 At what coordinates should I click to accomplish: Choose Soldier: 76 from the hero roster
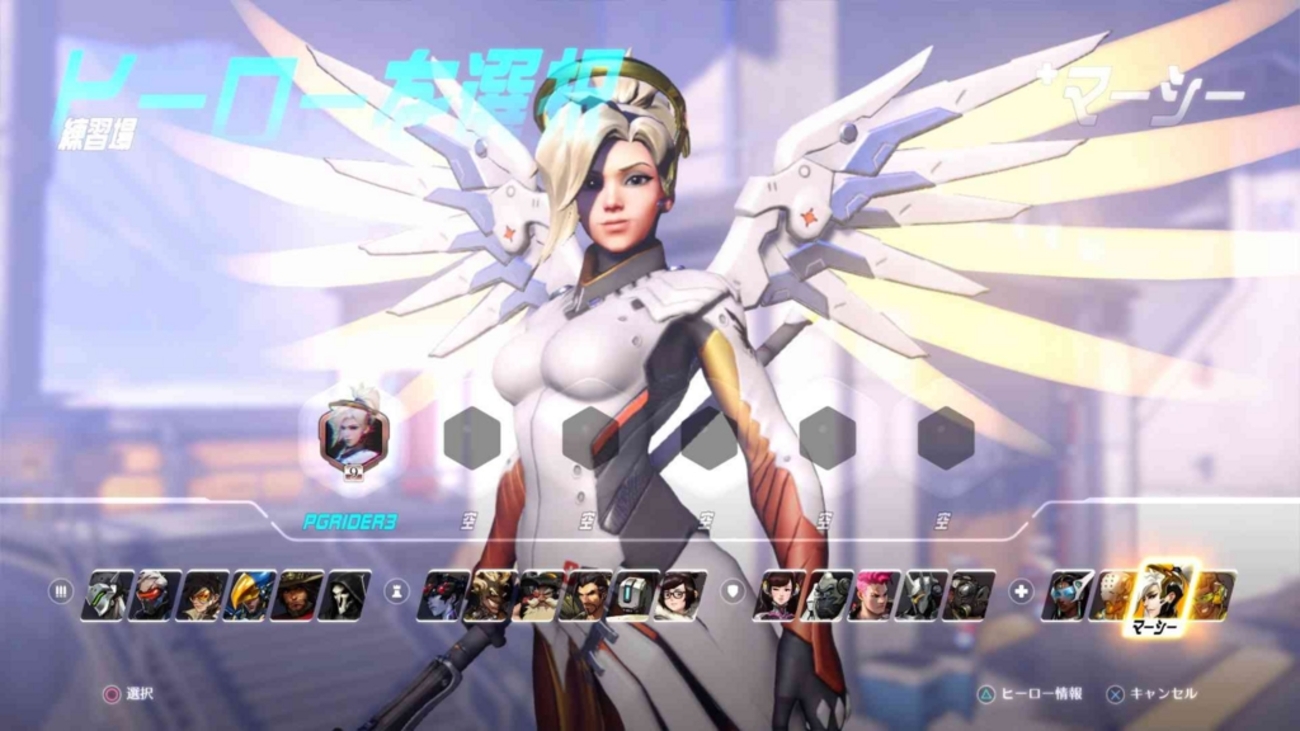pyautogui.click(x=155, y=595)
